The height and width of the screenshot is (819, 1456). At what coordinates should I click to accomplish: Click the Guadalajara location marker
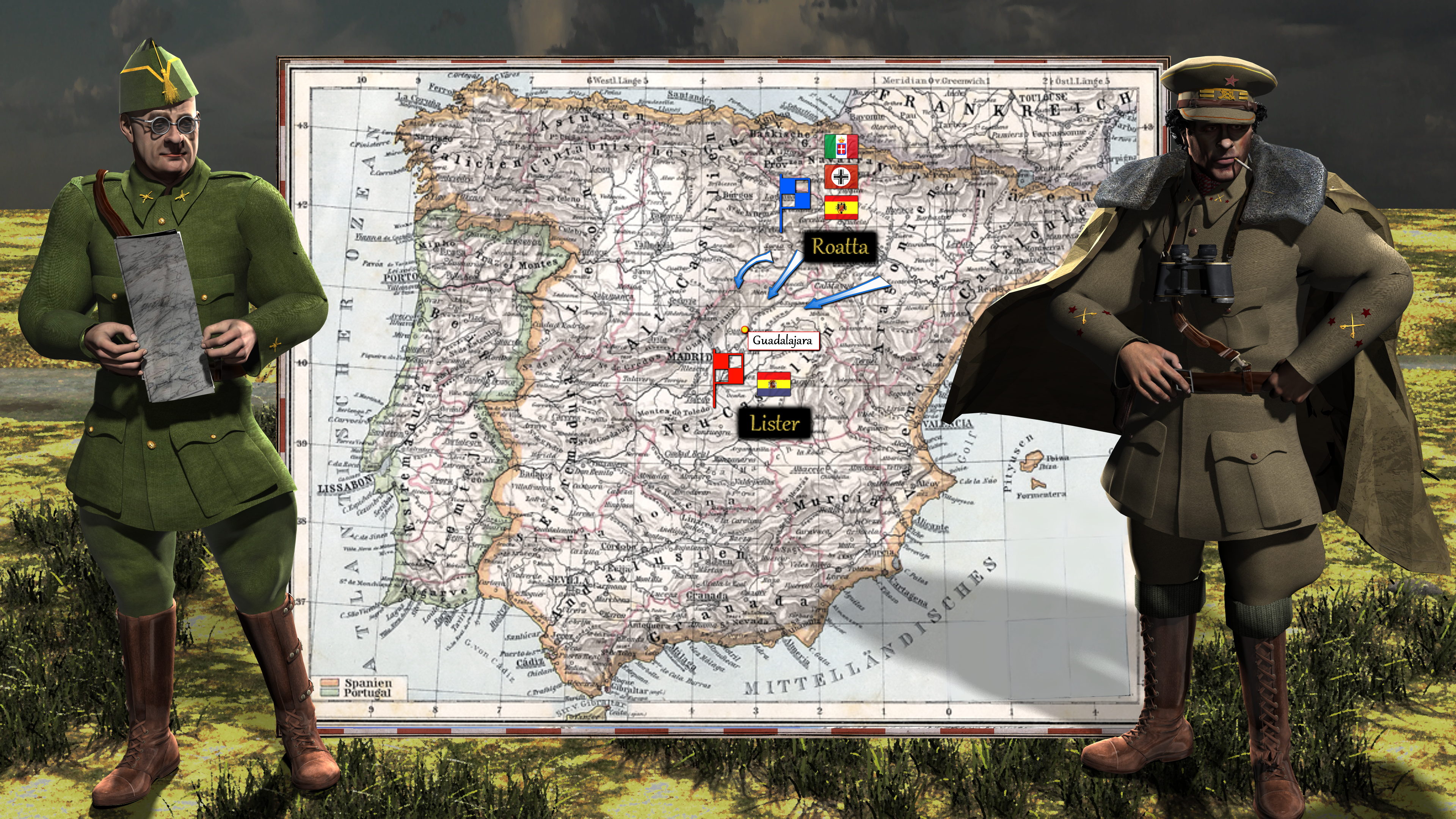click(x=745, y=329)
